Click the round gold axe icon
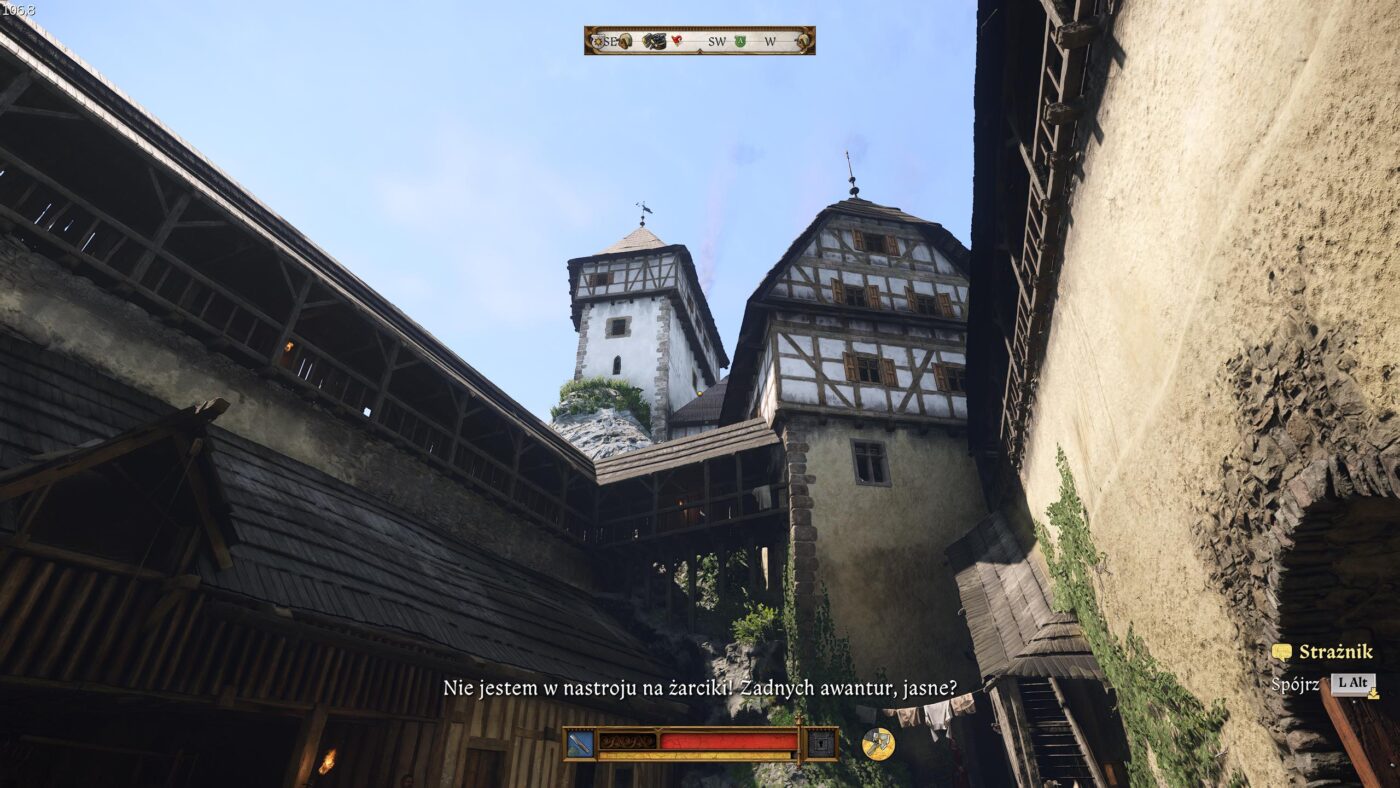Viewport: 1400px width, 788px height. (x=878, y=743)
